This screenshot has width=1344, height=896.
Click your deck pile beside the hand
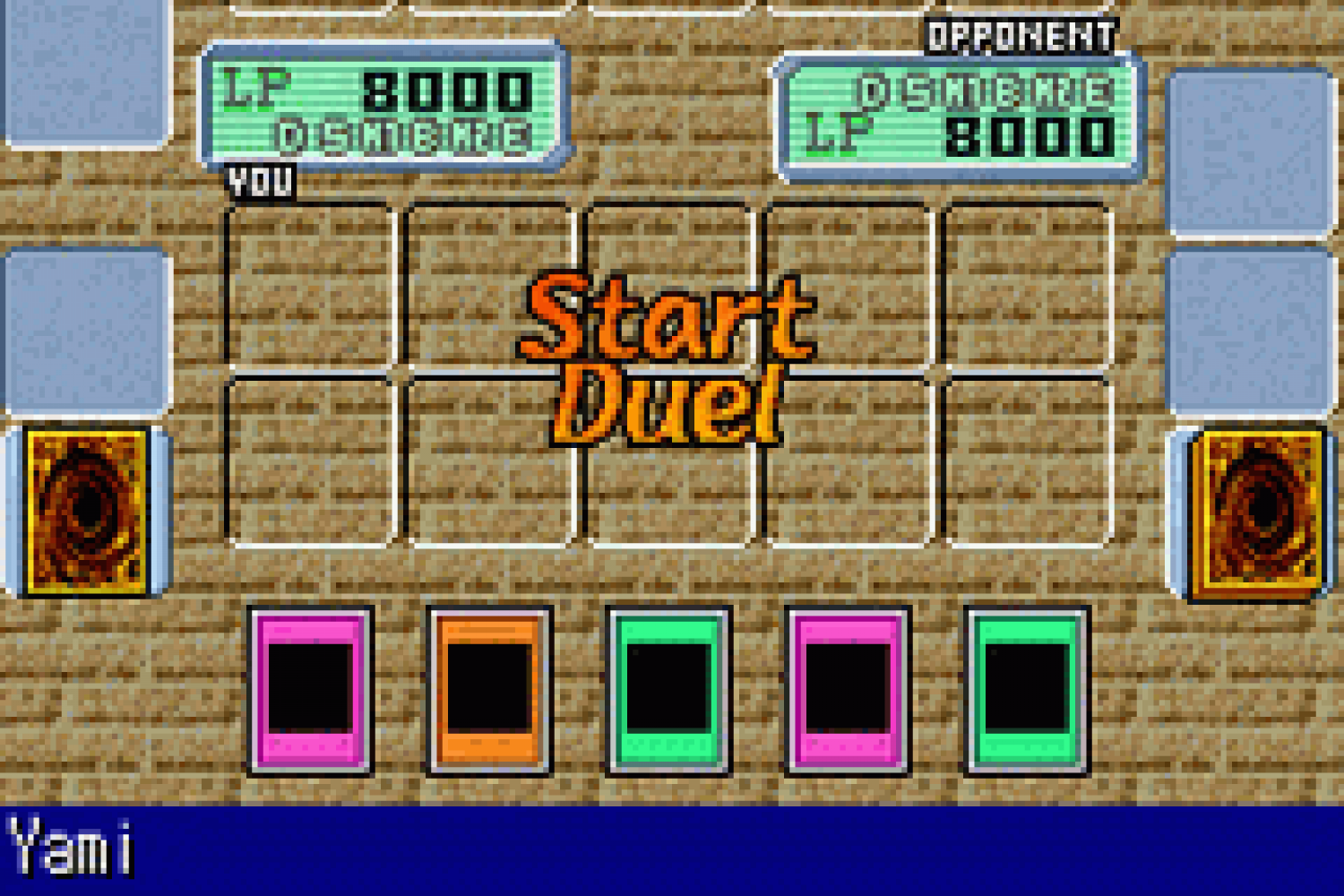[x=87, y=510]
